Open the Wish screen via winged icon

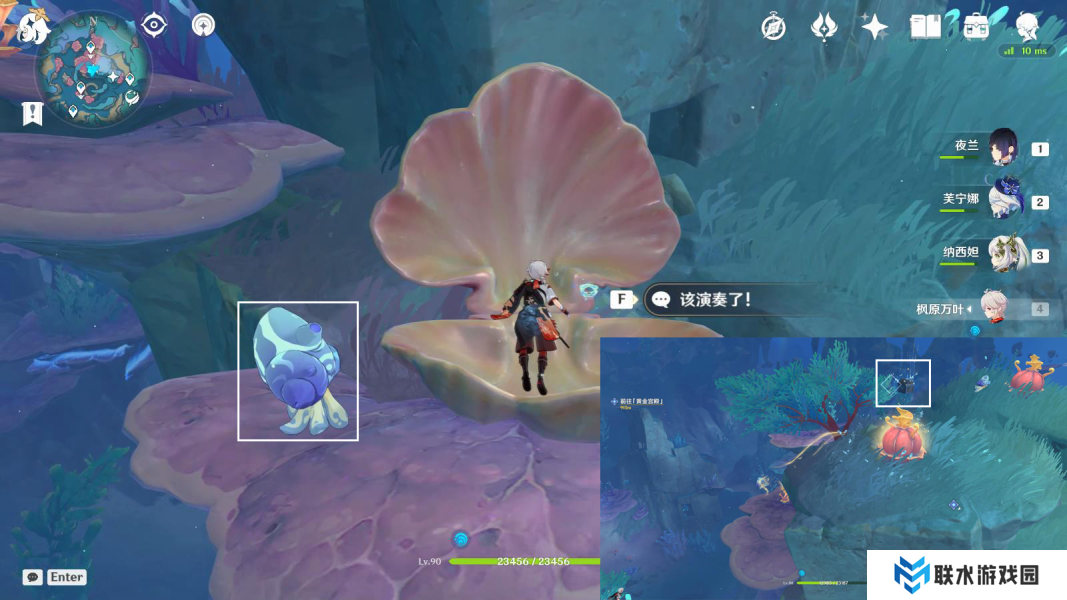[824, 27]
